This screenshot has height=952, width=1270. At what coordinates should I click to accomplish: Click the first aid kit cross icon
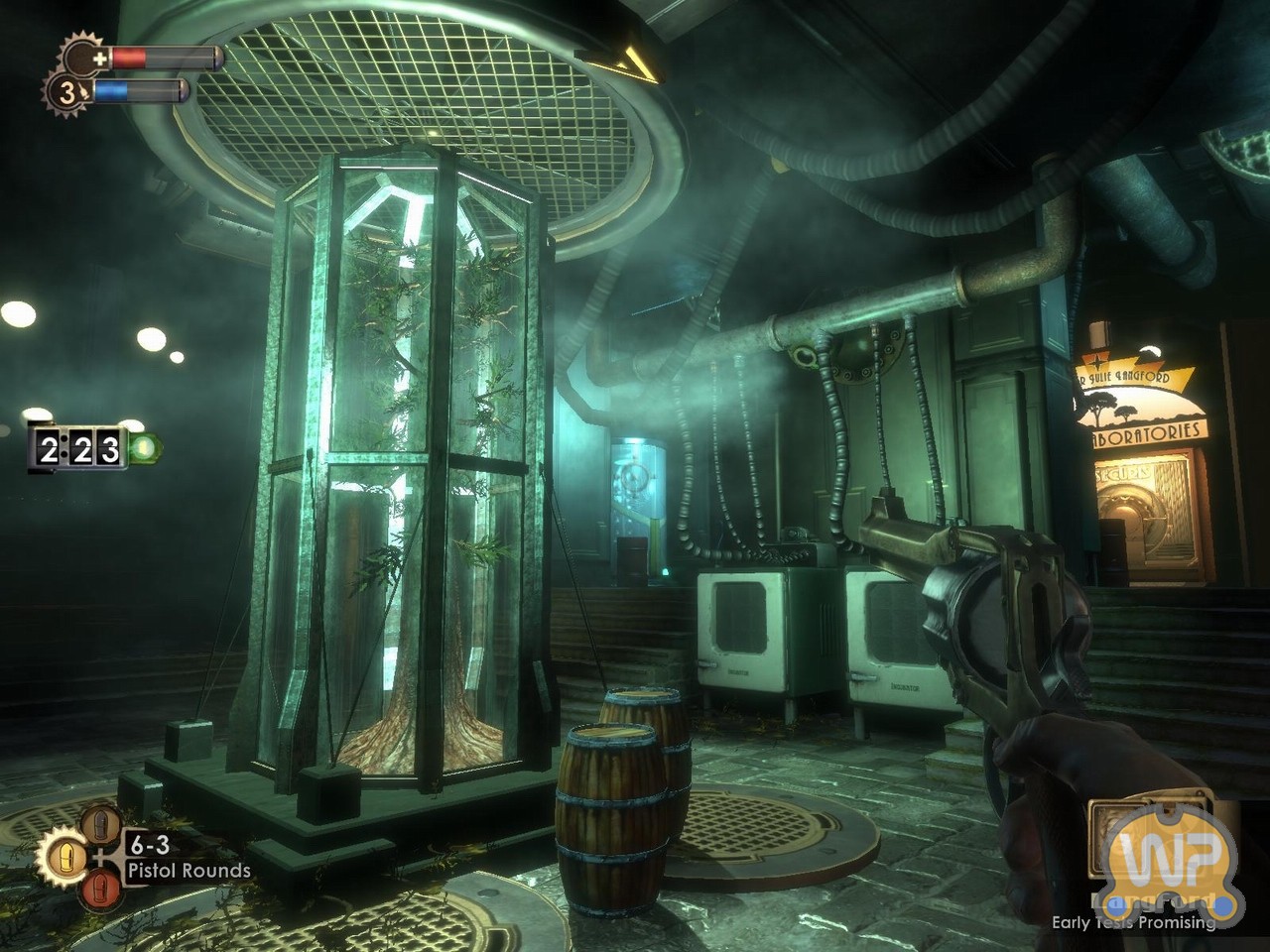pyautogui.click(x=99, y=59)
